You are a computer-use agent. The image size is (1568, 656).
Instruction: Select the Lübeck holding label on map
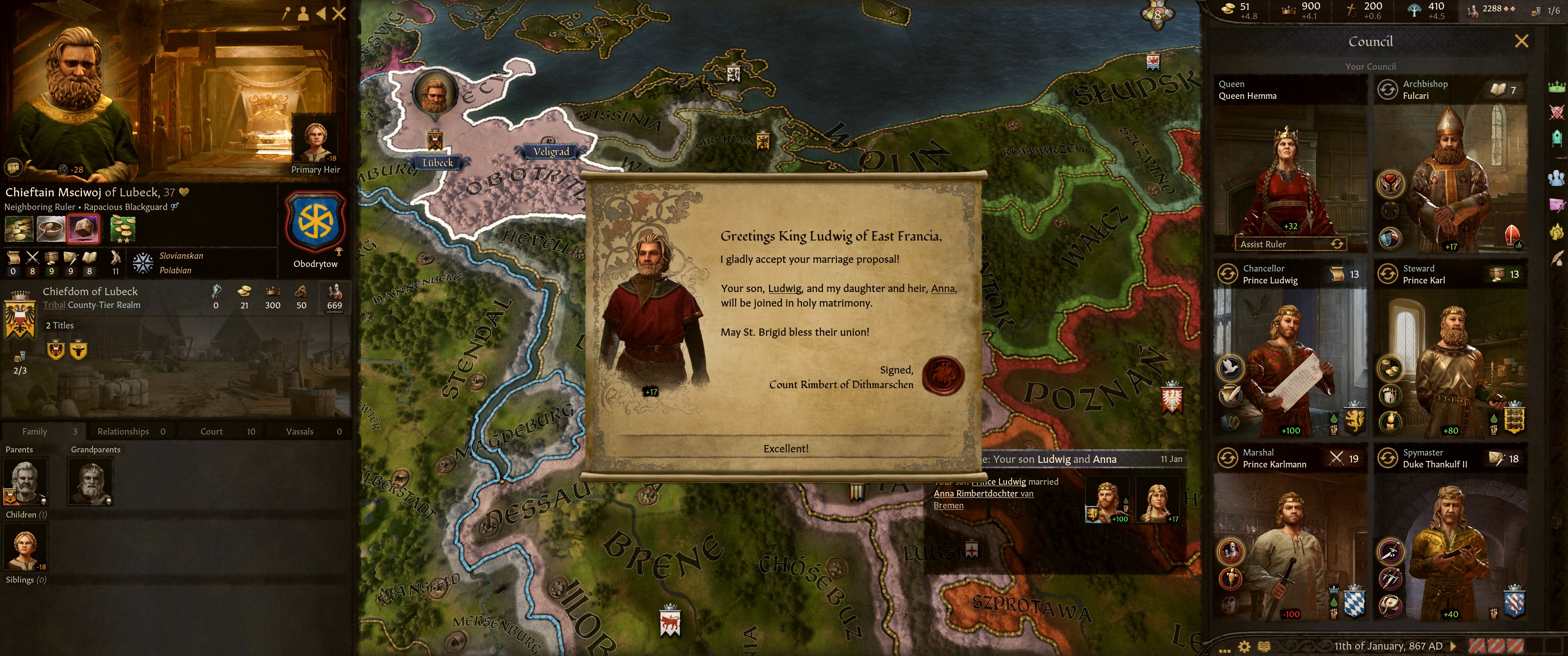click(438, 163)
